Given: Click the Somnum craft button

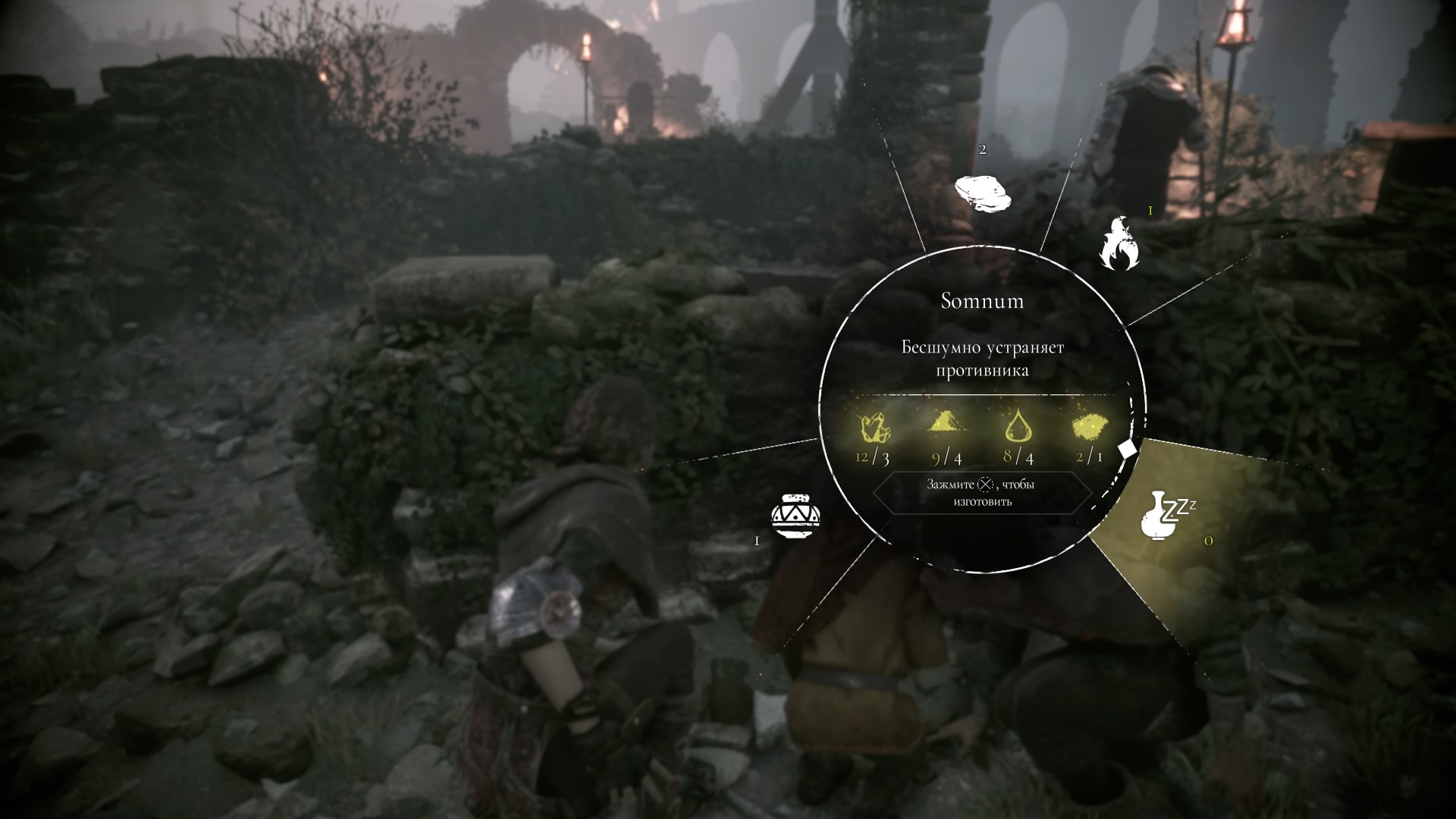Looking at the screenshot, I should click(982, 493).
